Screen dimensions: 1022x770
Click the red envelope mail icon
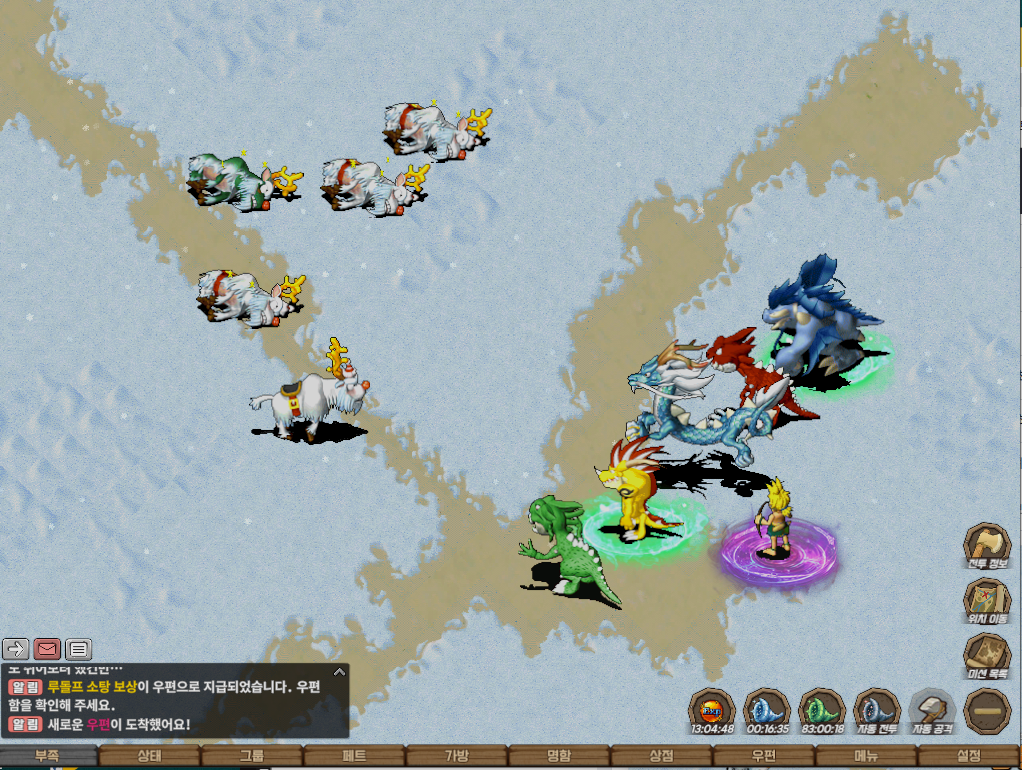pyautogui.click(x=48, y=649)
